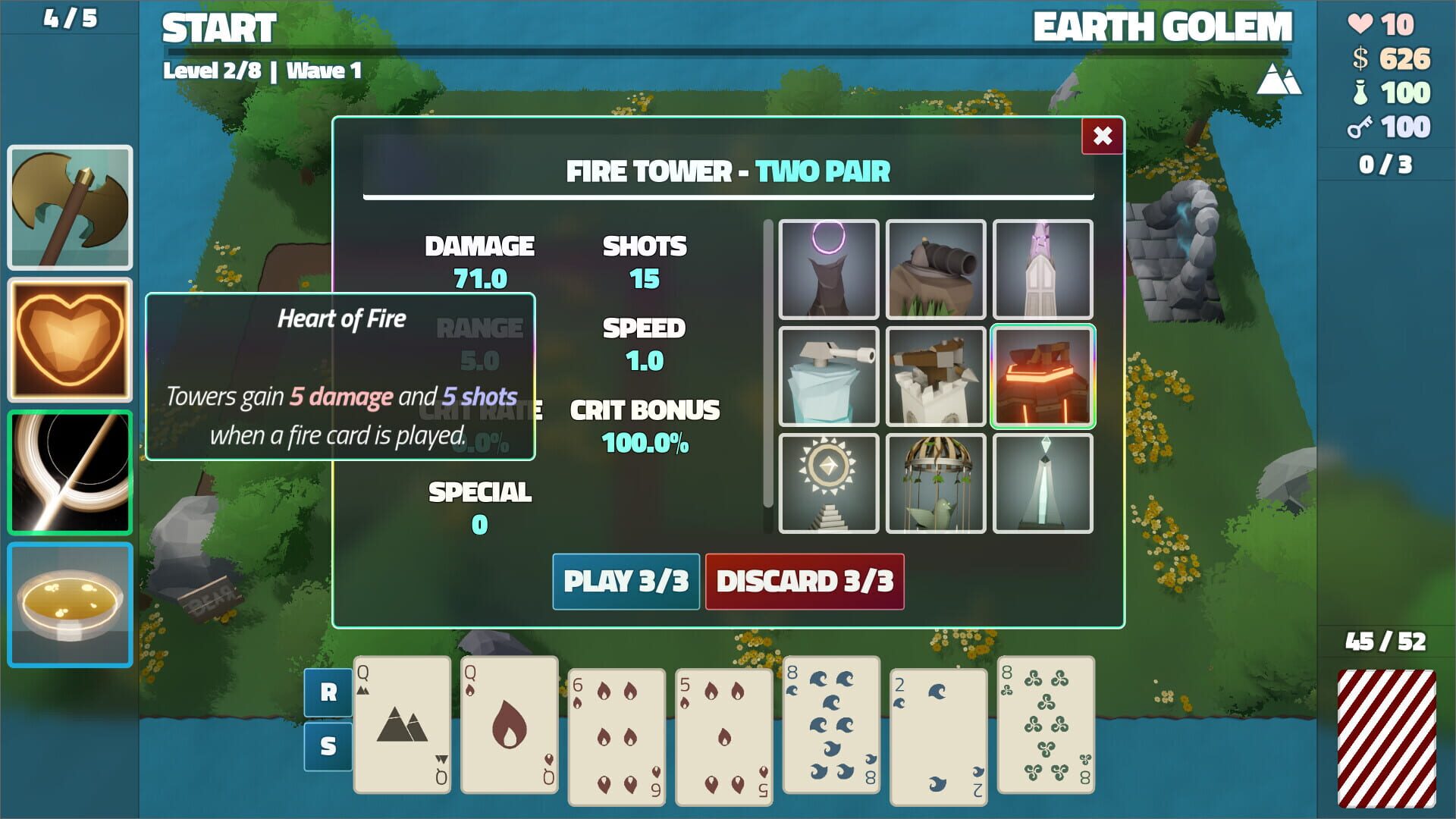The height and width of the screenshot is (819, 1456).
Task: Select the cannon tower icon in the grid
Action: [936, 269]
